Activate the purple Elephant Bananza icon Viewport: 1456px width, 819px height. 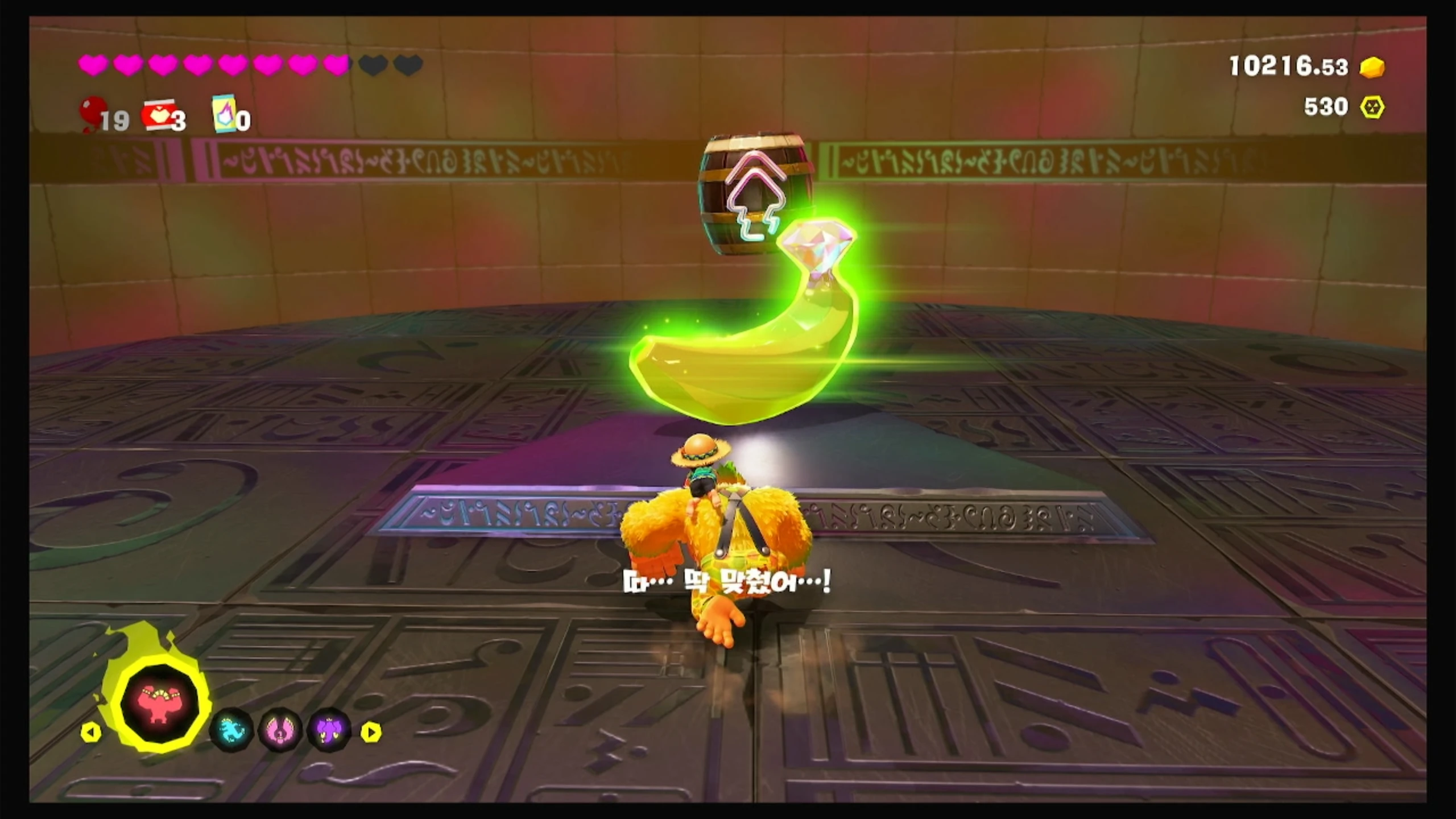[329, 730]
